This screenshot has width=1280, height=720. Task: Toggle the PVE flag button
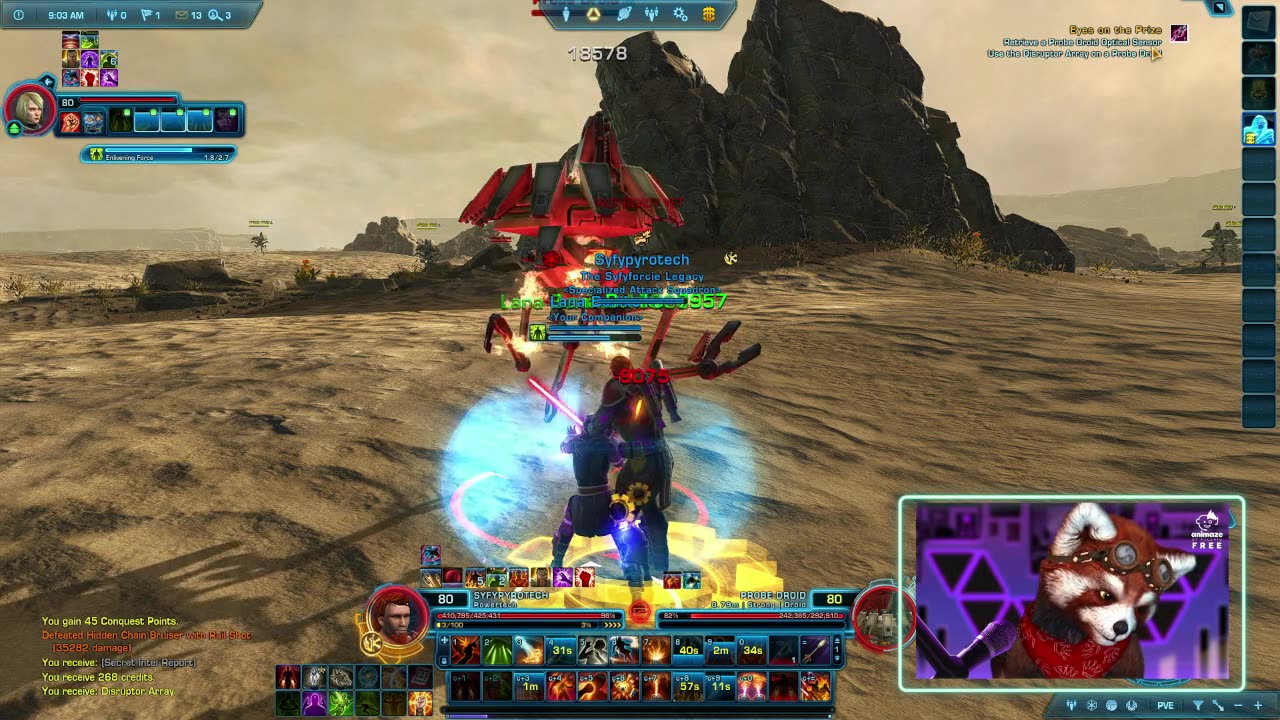[x=1165, y=706]
